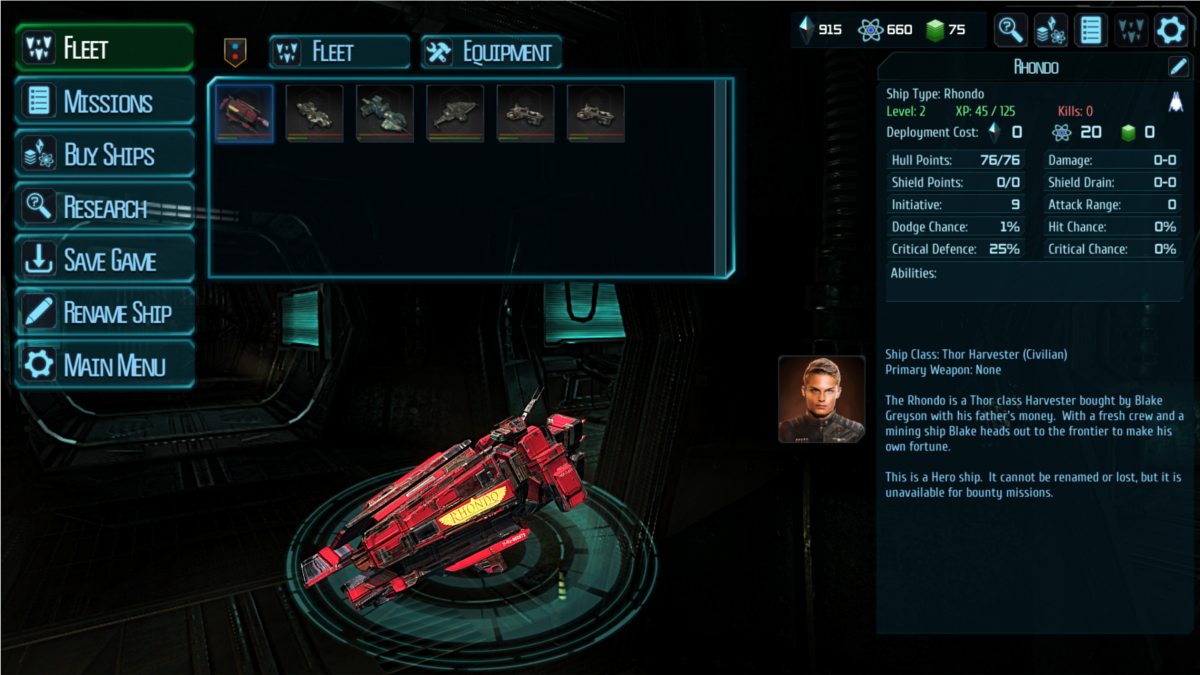Choose Save Game in the side menu
The image size is (1200, 675).
pyautogui.click(x=104, y=261)
